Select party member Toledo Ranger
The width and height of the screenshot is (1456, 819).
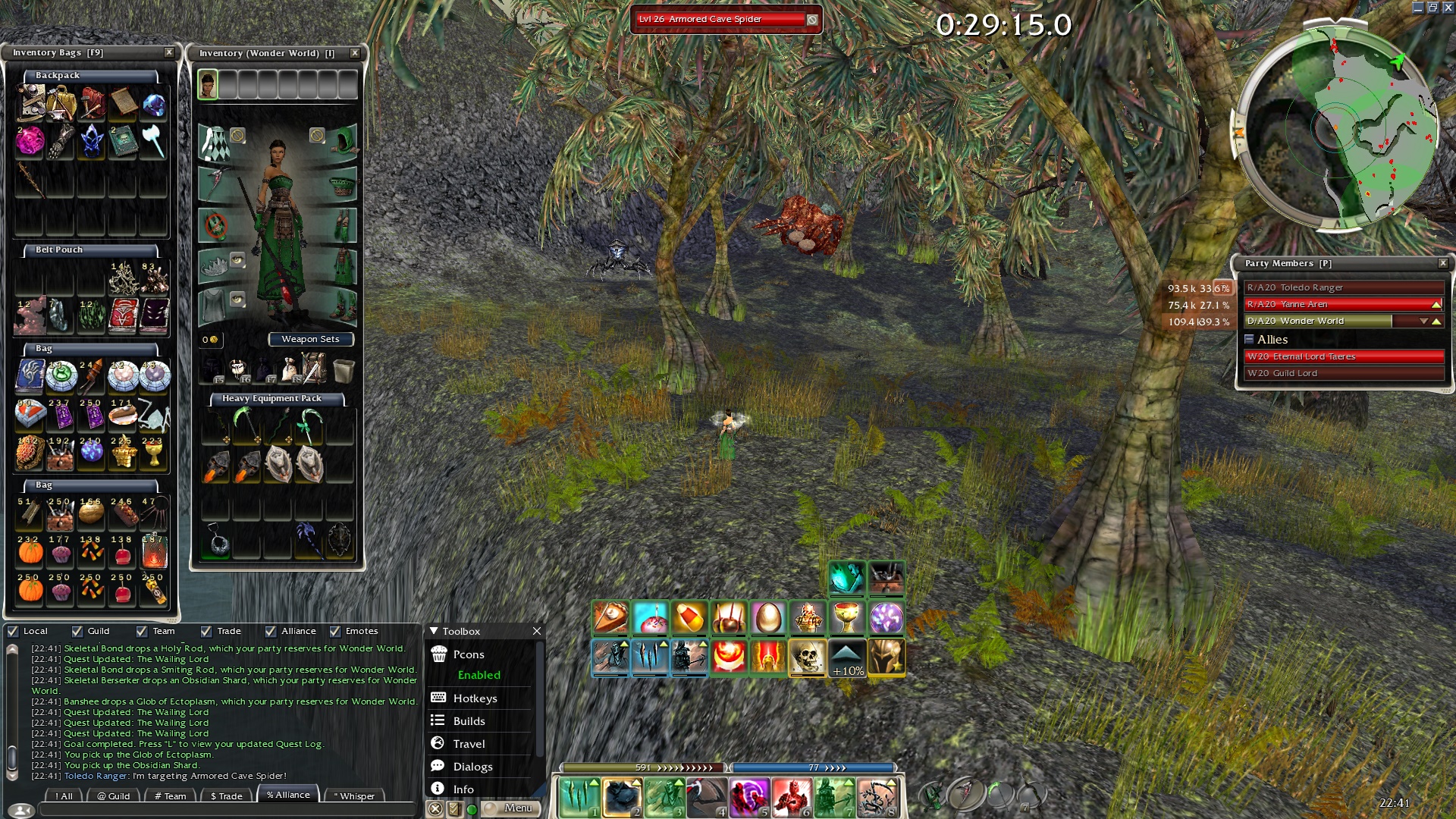click(x=1343, y=287)
